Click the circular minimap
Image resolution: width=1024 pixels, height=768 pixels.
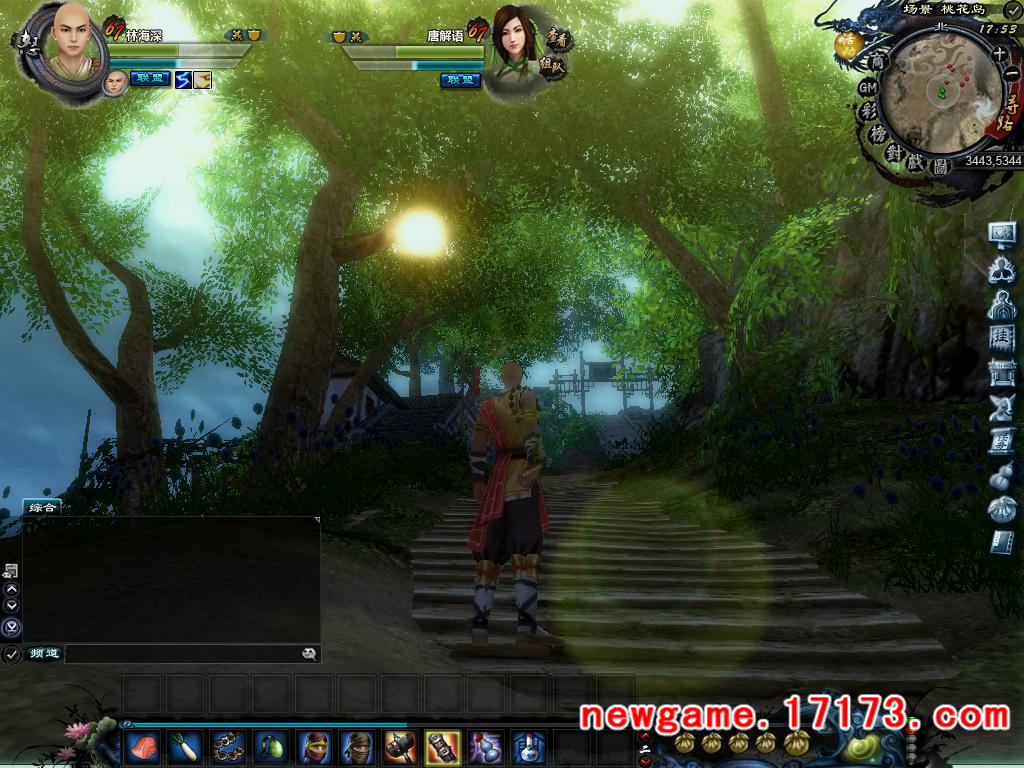(x=940, y=92)
